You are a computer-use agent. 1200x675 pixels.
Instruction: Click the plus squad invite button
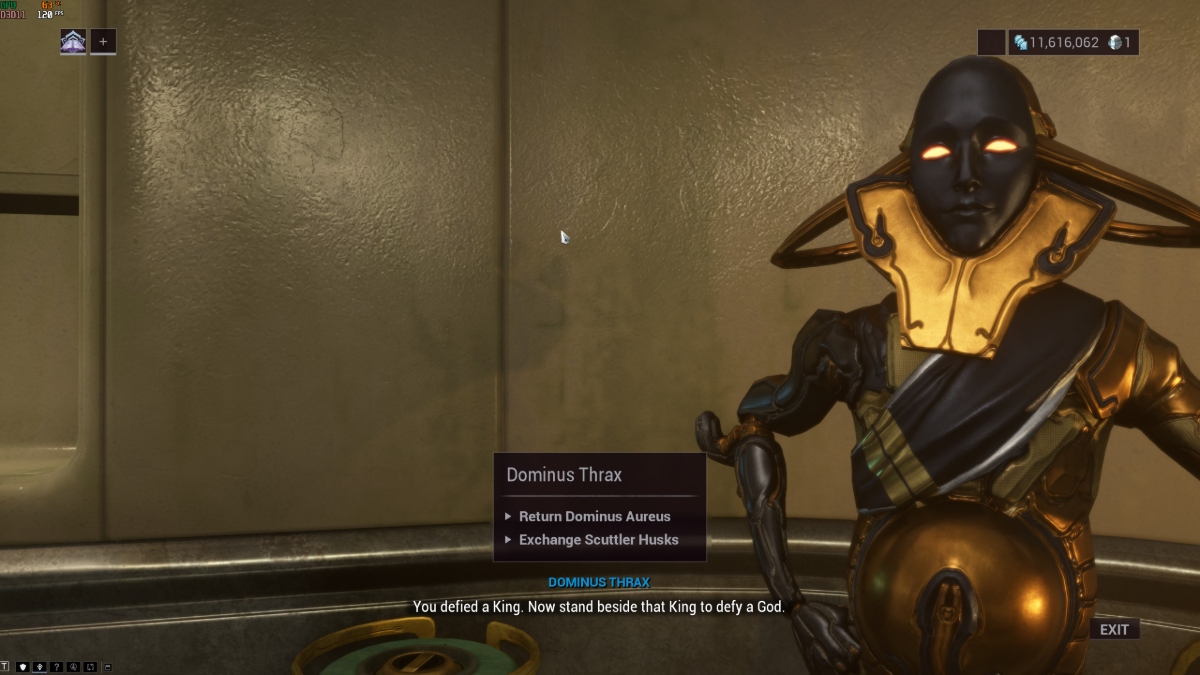(x=103, y=42)
